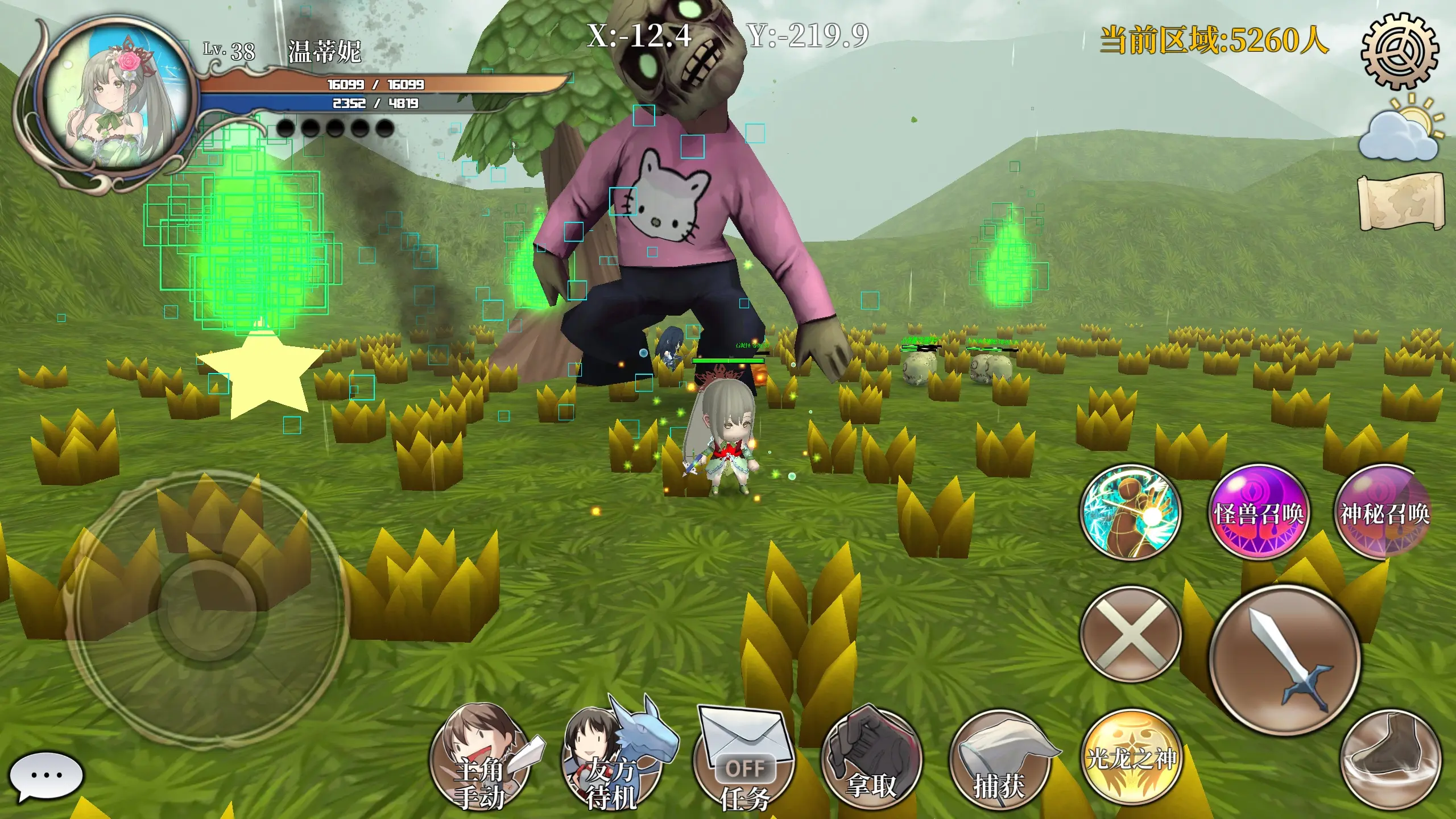Tap the cloud and sun weather icon

[1400, 132]
